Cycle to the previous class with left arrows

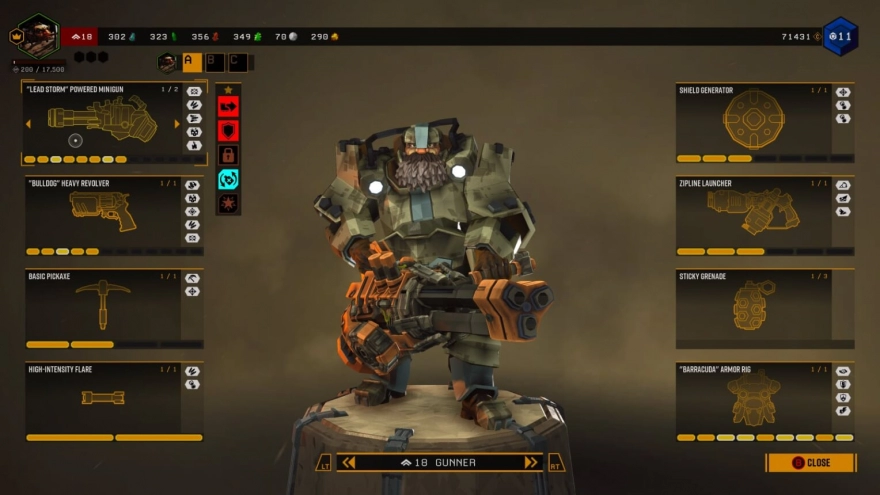348,462
